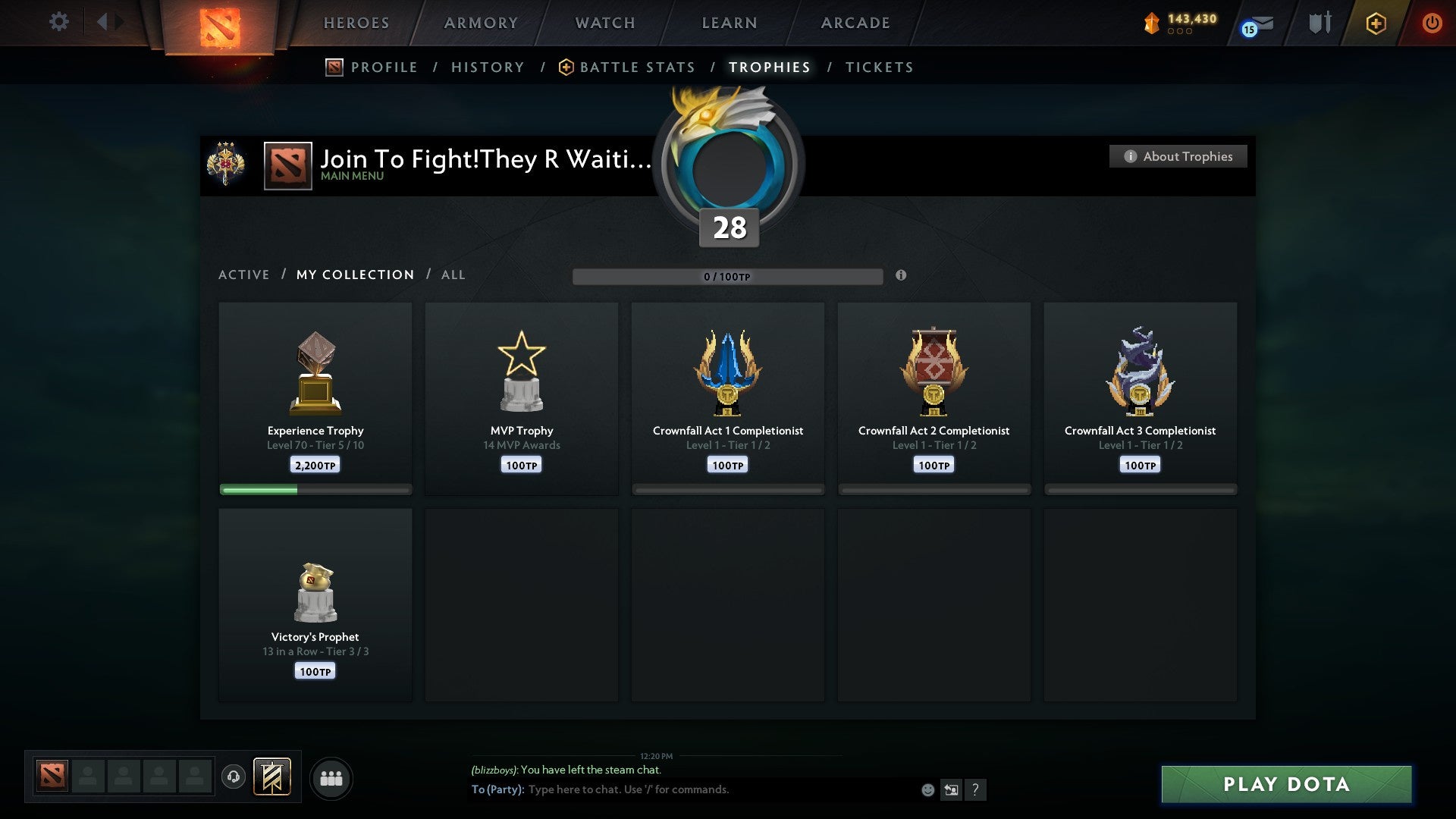Click the 0/100TP progress bar

(x=728, y=277)
